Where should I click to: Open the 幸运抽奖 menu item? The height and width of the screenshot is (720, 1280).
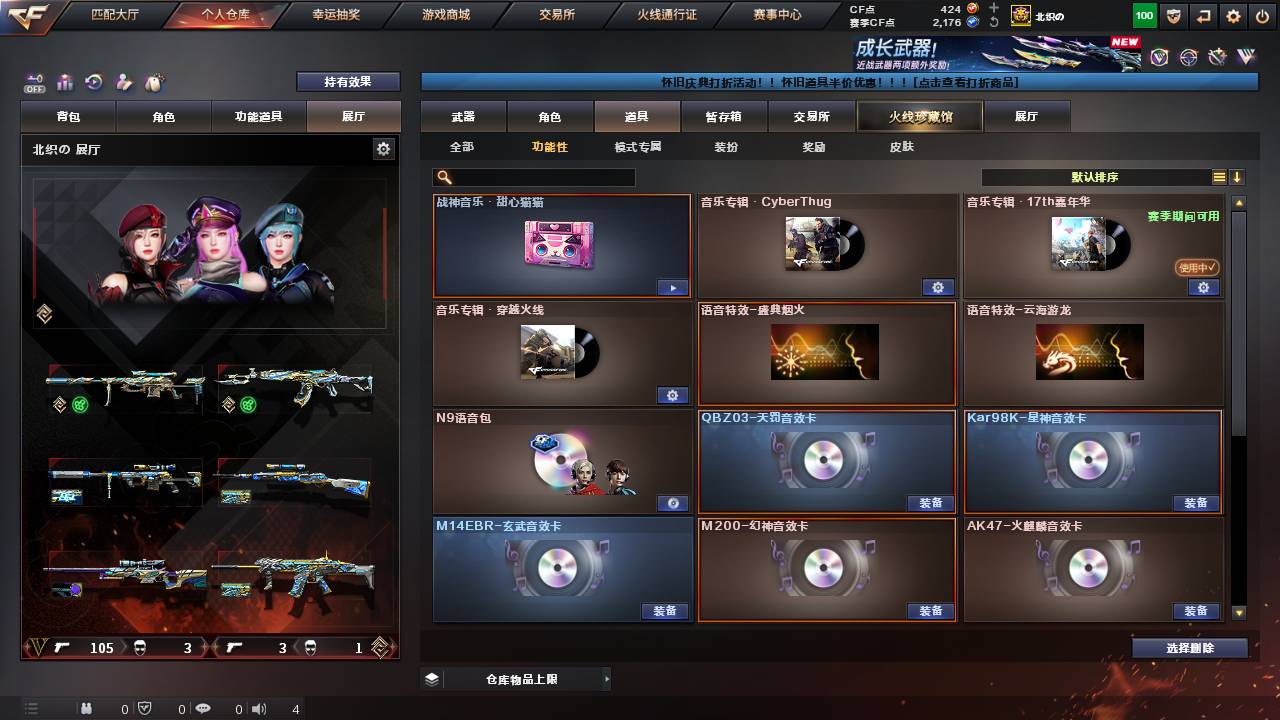(x=338, y=15)
